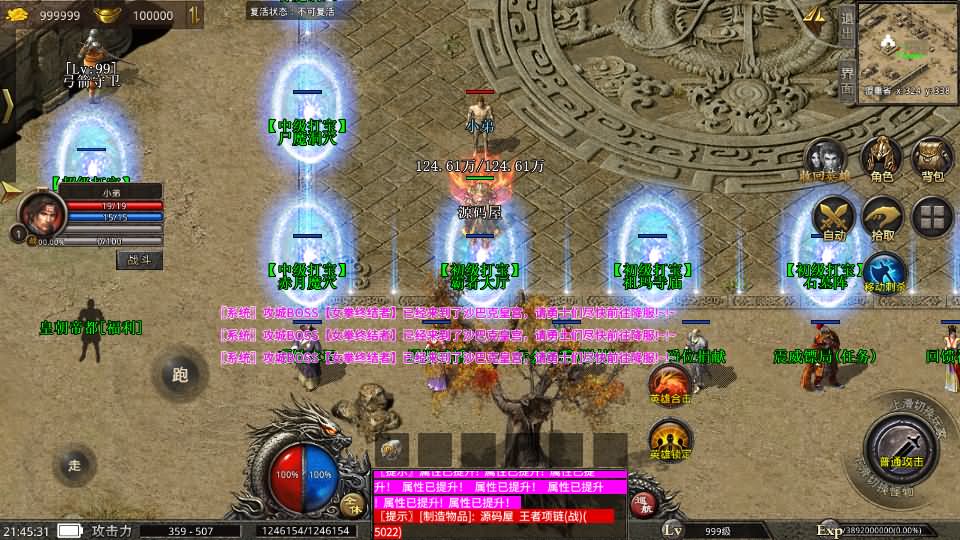Recall hero with 收回英雄 icon
Image resolution: width=960 pixels, height=540 pixels.
(x=825, y=158)
